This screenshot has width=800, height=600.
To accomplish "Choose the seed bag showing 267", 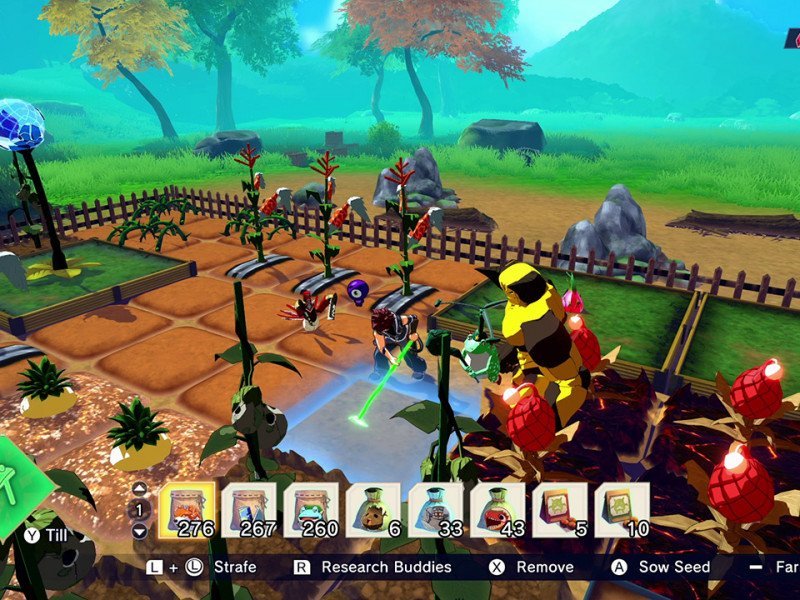I will pyautogui.click(x=249, y=510).
